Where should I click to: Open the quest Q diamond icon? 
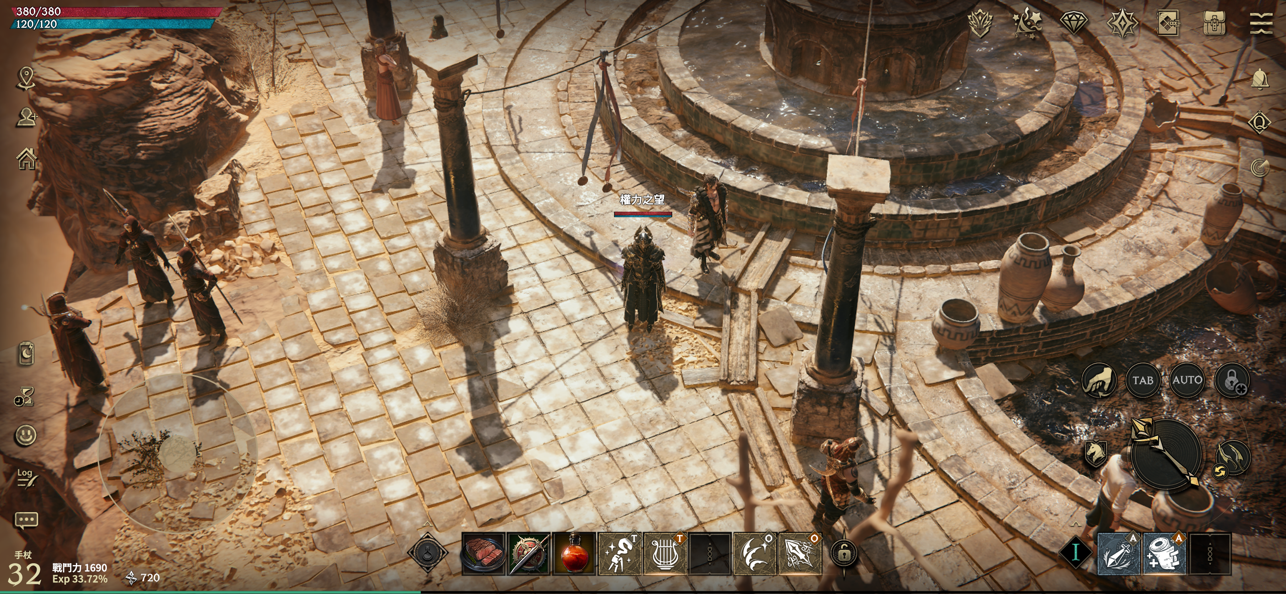[1260, 123]
